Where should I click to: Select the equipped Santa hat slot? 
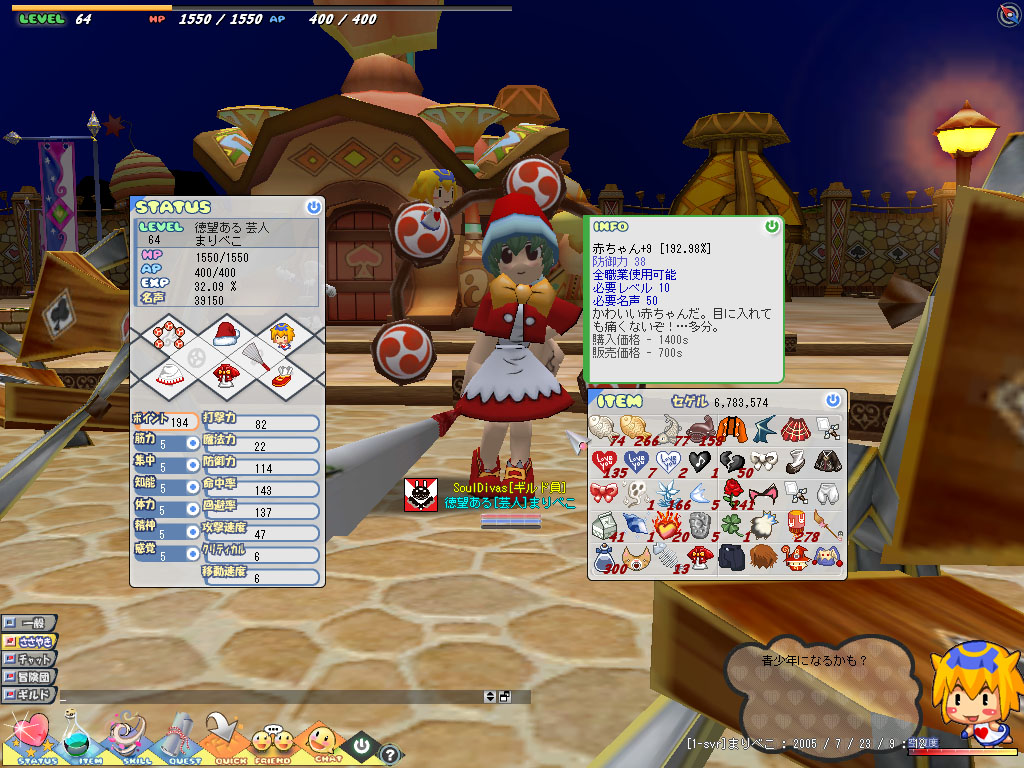(x=226, y=334)
